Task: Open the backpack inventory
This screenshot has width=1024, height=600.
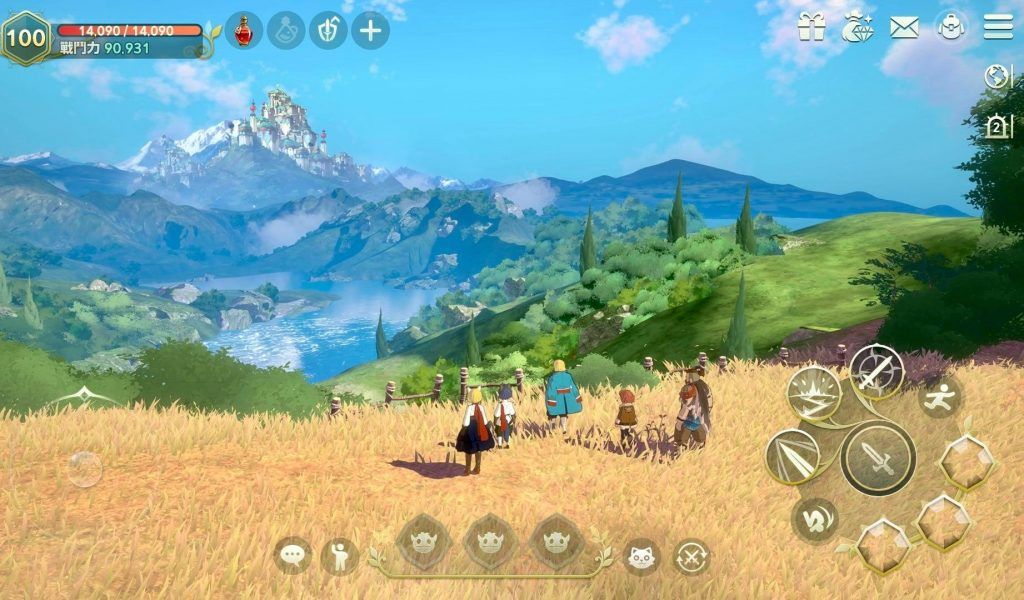Action: pyautogui.click(x=951, y=28)
